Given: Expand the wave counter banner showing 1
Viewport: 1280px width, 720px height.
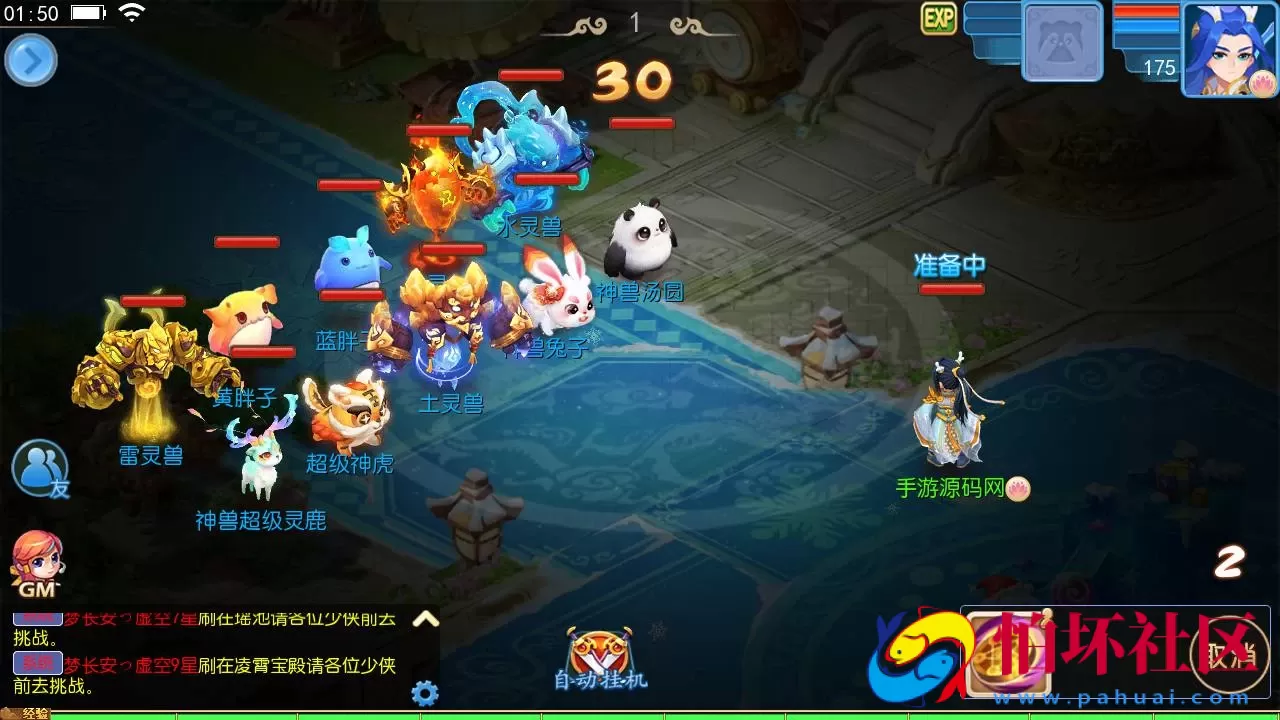Looking at the screenshot, I should (637, 22).
